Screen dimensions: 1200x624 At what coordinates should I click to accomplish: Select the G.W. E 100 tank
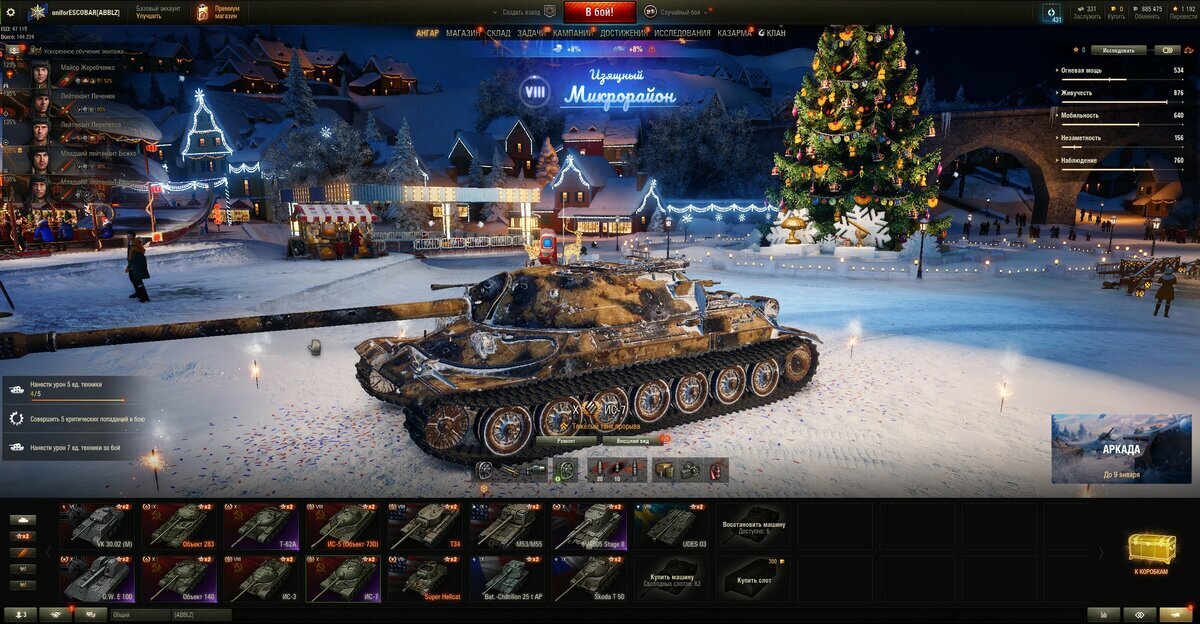(x=98, y=579)
